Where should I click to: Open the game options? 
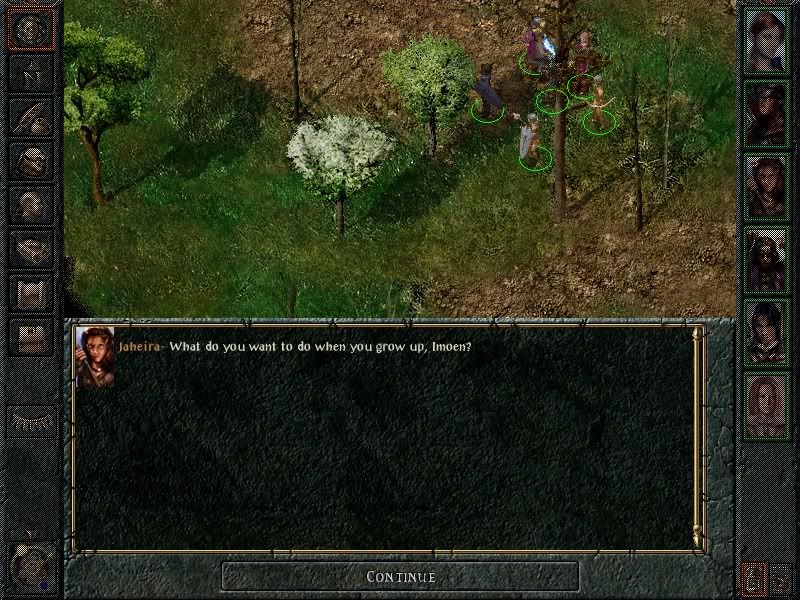click(x=31, y=337)
